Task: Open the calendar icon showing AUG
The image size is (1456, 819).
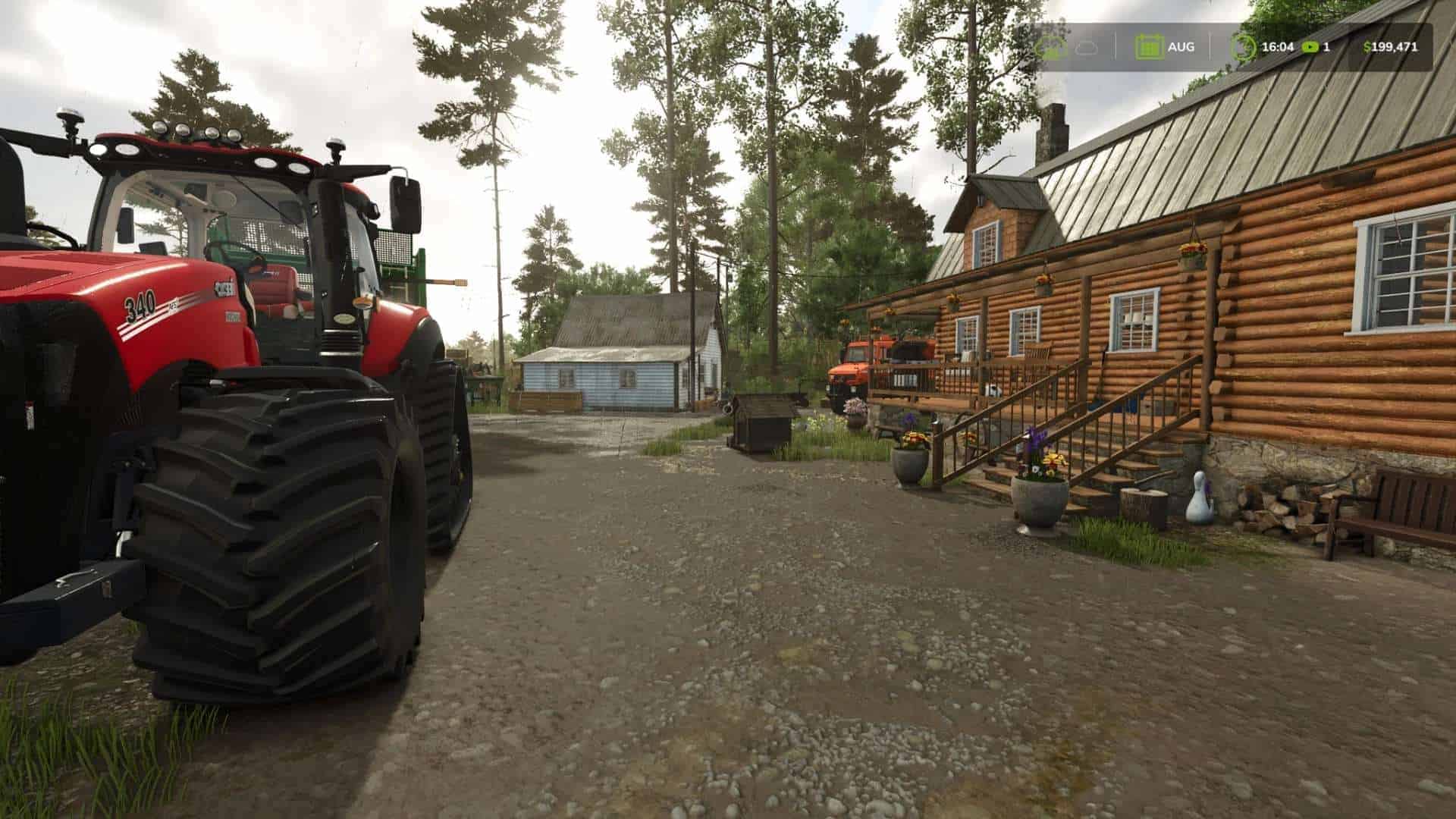Action: pyautogui.click(x=1149, y=45)
